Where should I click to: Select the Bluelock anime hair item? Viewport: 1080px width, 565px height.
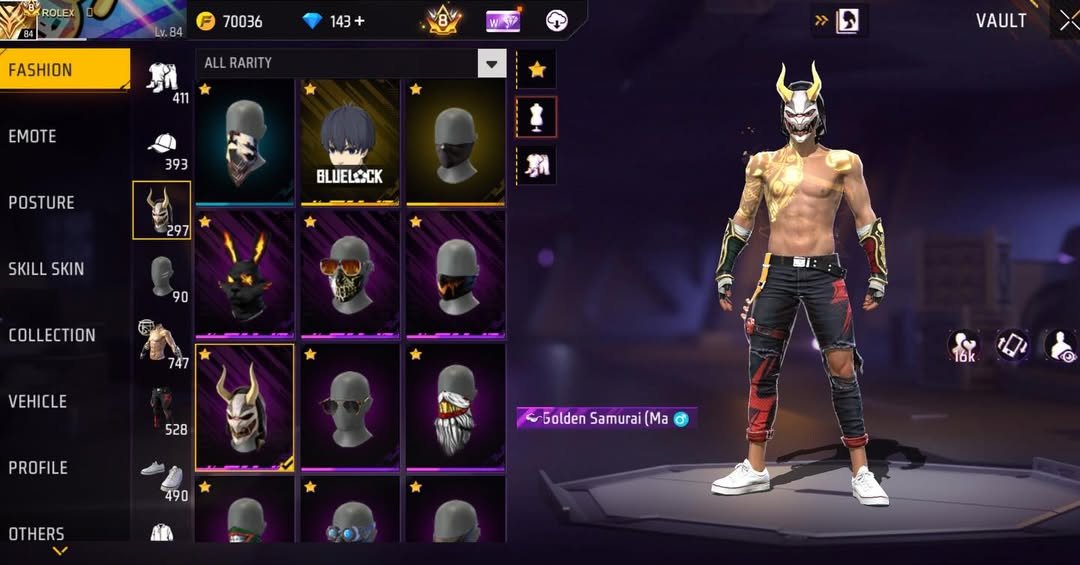tap(350, 141)
